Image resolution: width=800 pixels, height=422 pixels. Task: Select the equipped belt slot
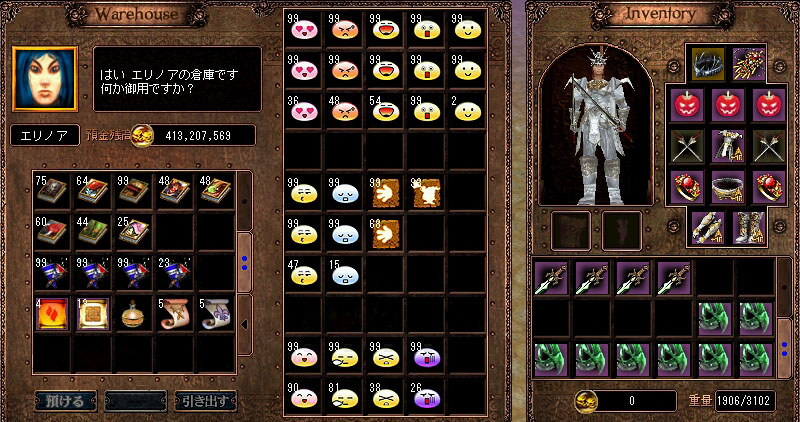(727, 187)
